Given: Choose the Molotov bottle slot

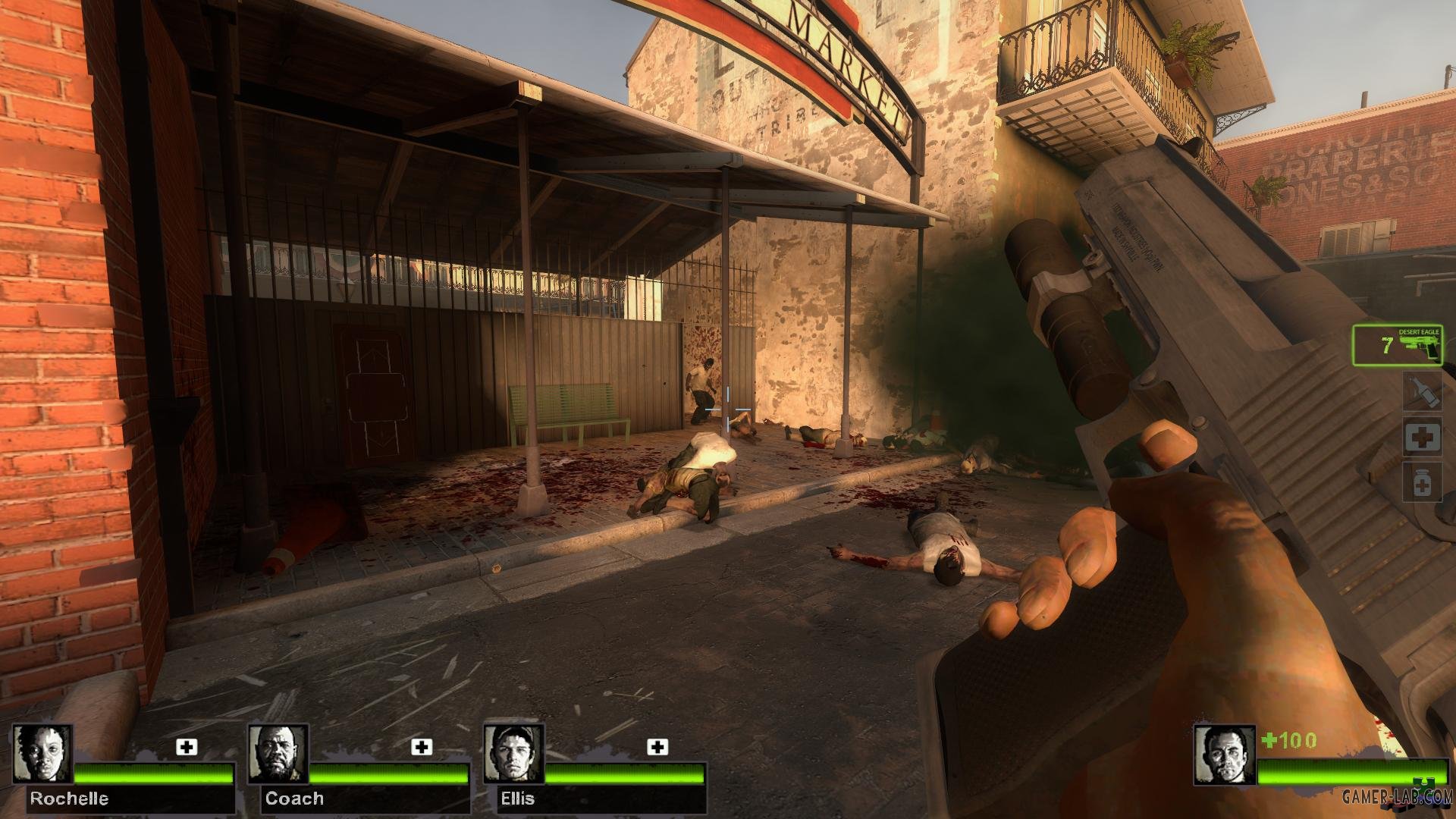Looking at the screenshot, I should [x=1421, y=391].
